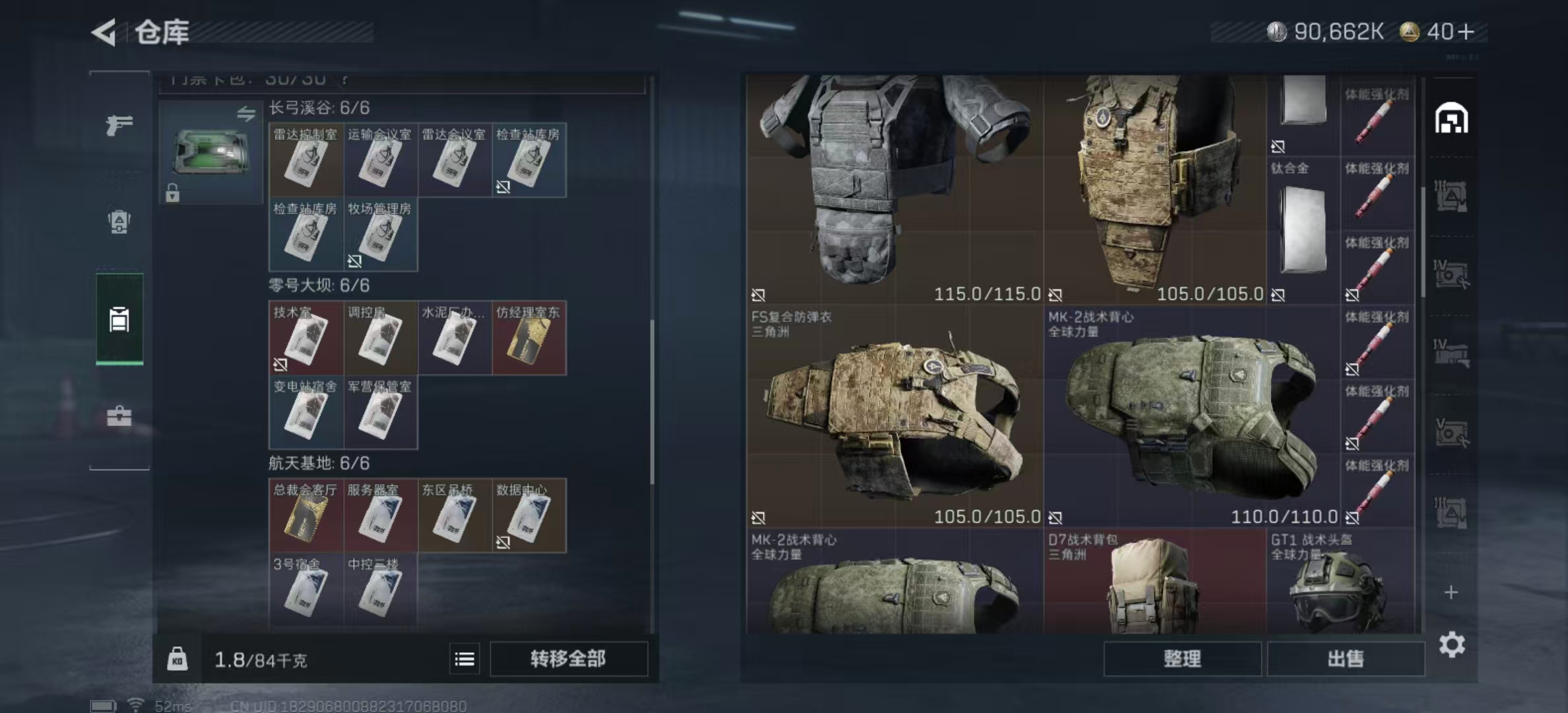Transfer all items with 转移全部

(568, 659)
